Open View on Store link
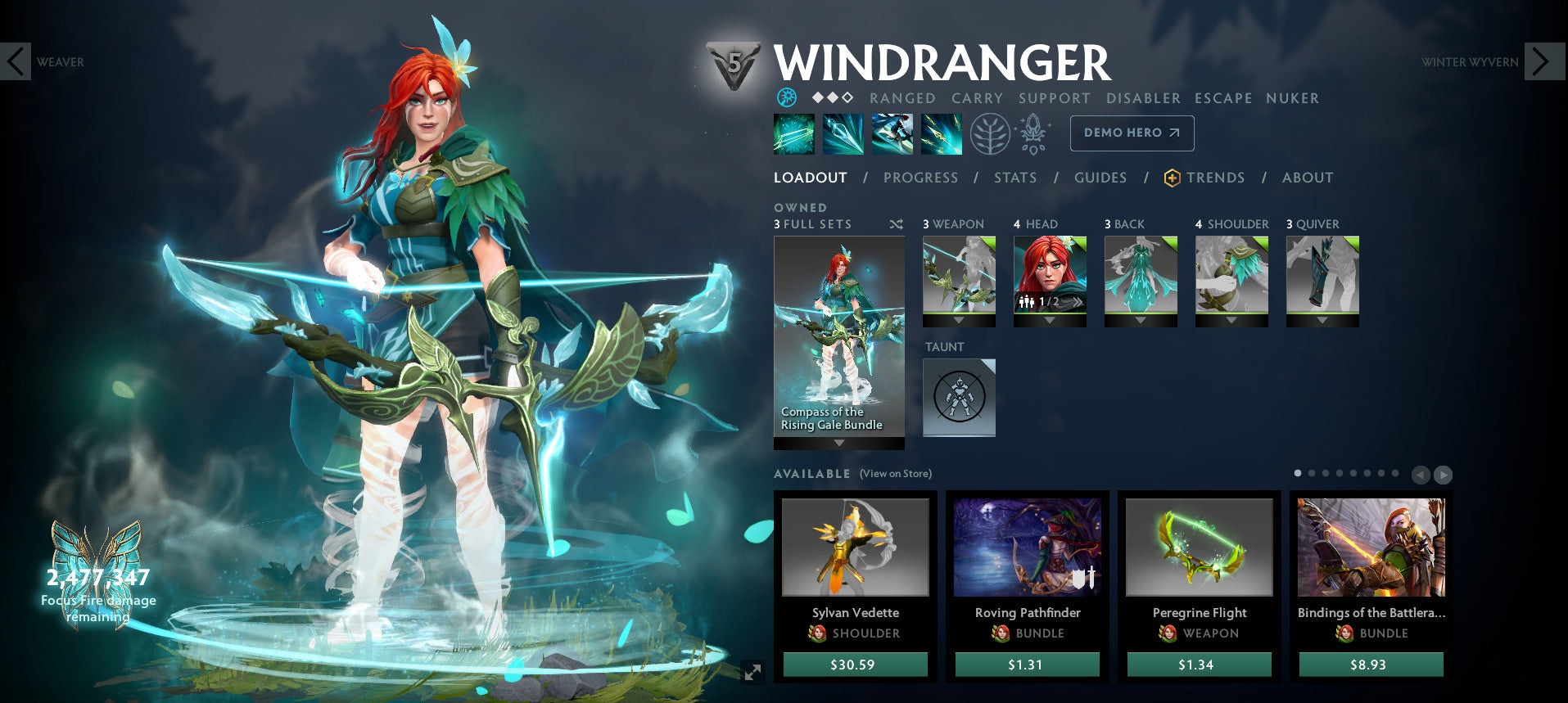The width and height of the screenshot is (1568, 703). (894, 473)
